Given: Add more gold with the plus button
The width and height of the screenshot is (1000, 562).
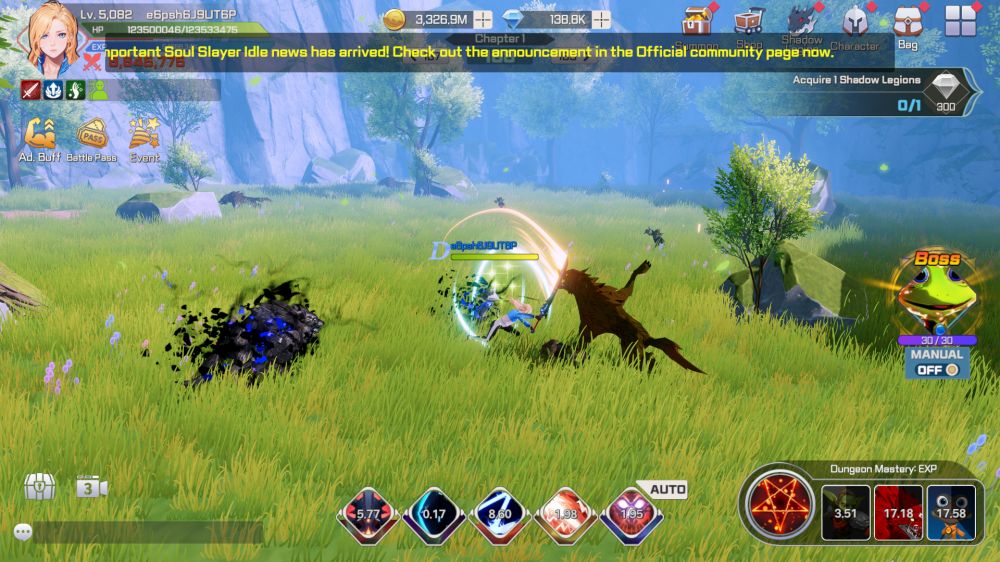Looking at the screenshot, I should (x=483, y=19).
